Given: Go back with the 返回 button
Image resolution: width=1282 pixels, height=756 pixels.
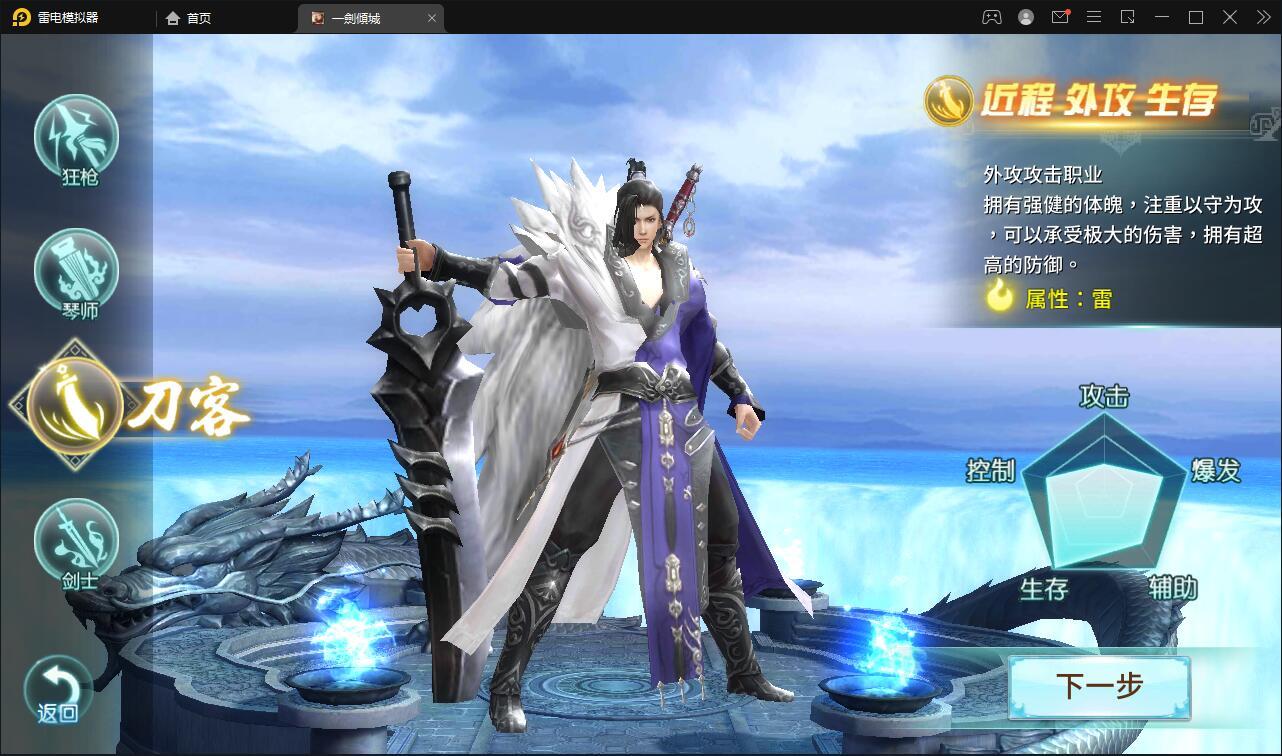Looking at the screenshot, I should (x=59, y=690).
